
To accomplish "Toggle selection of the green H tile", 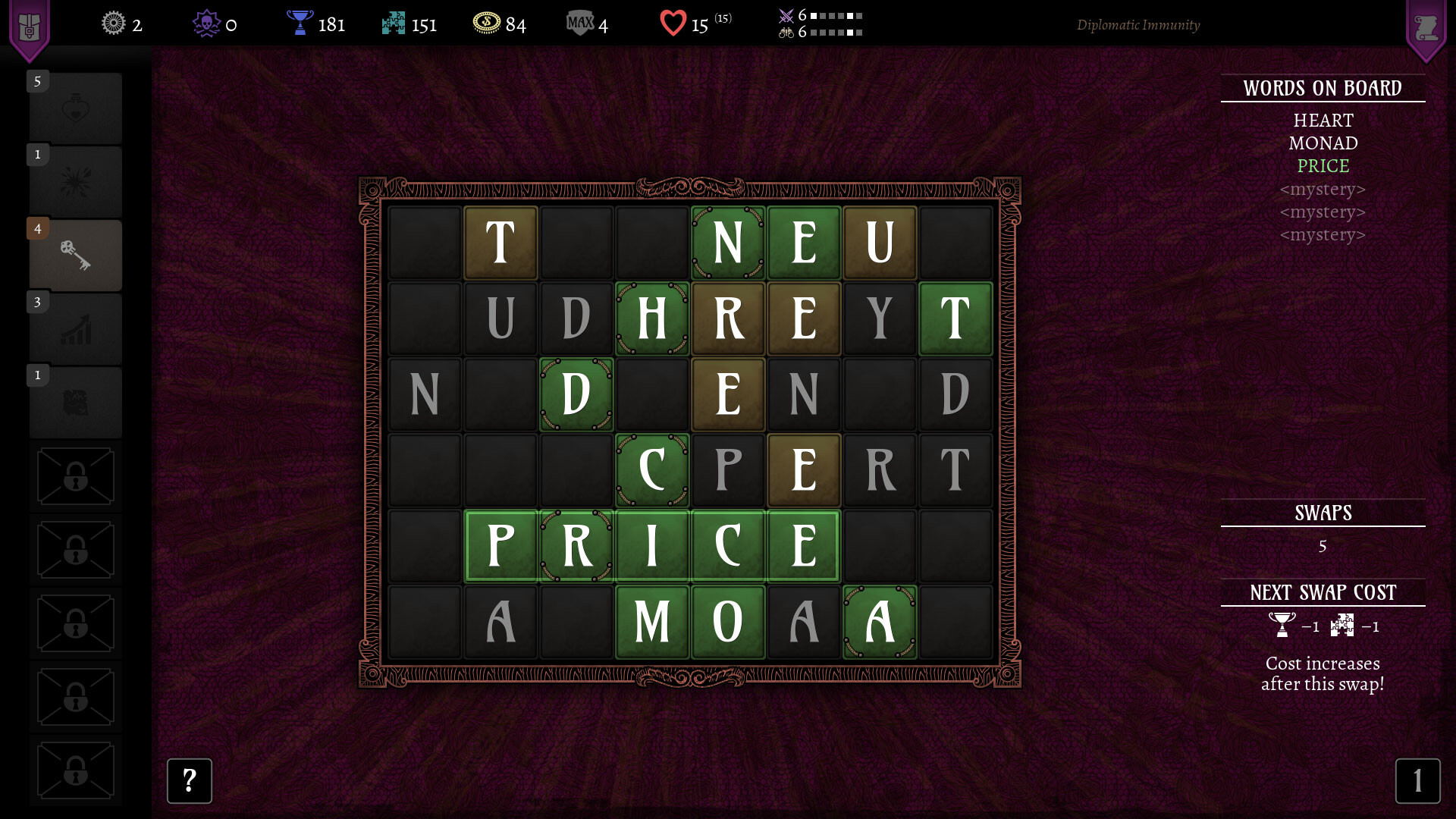I will coord(652,318).
